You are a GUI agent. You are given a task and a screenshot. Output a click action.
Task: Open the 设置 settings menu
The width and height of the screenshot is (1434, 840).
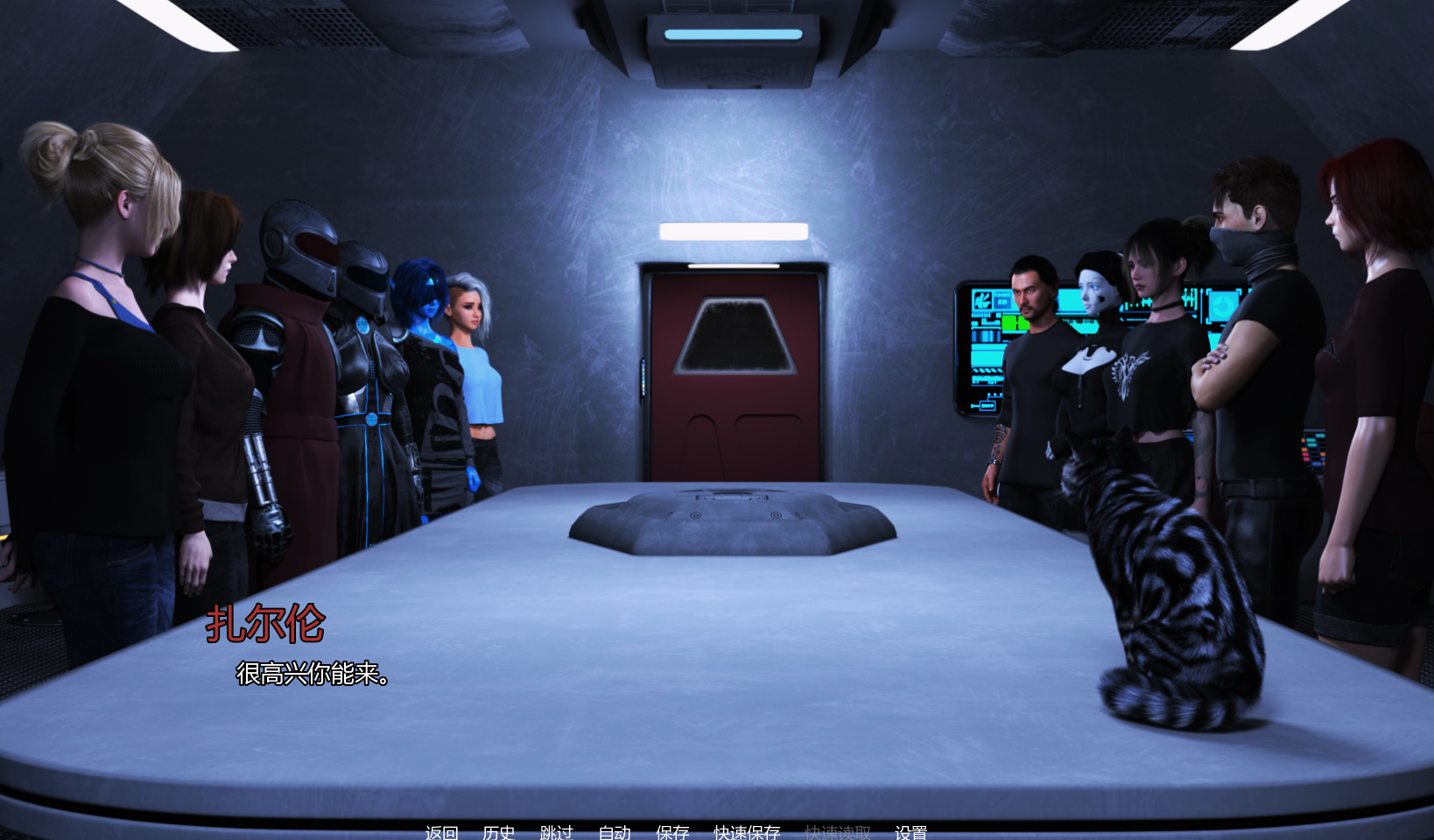click(910, 832)
